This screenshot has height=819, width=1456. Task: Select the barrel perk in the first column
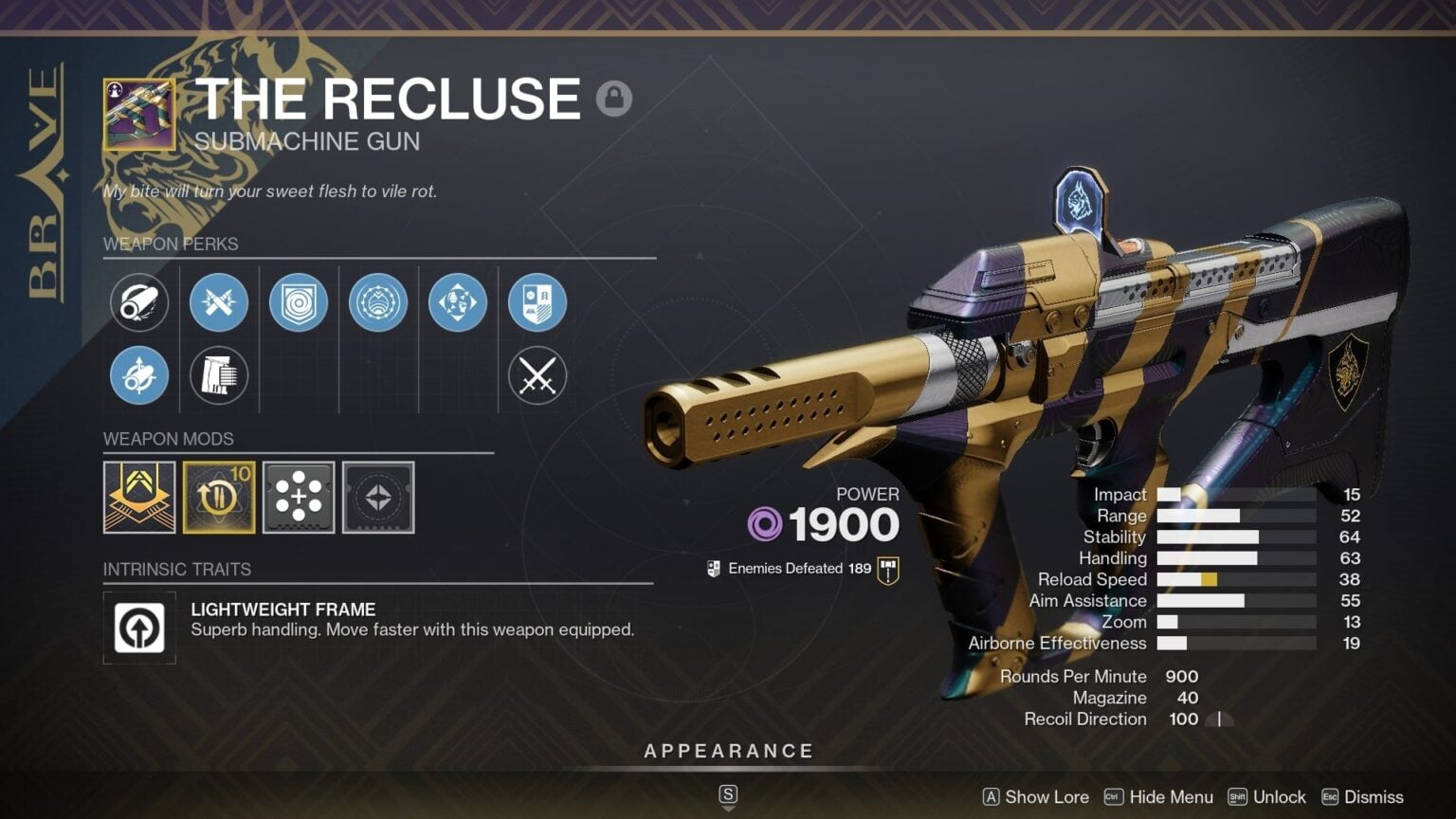pos(138,302)
